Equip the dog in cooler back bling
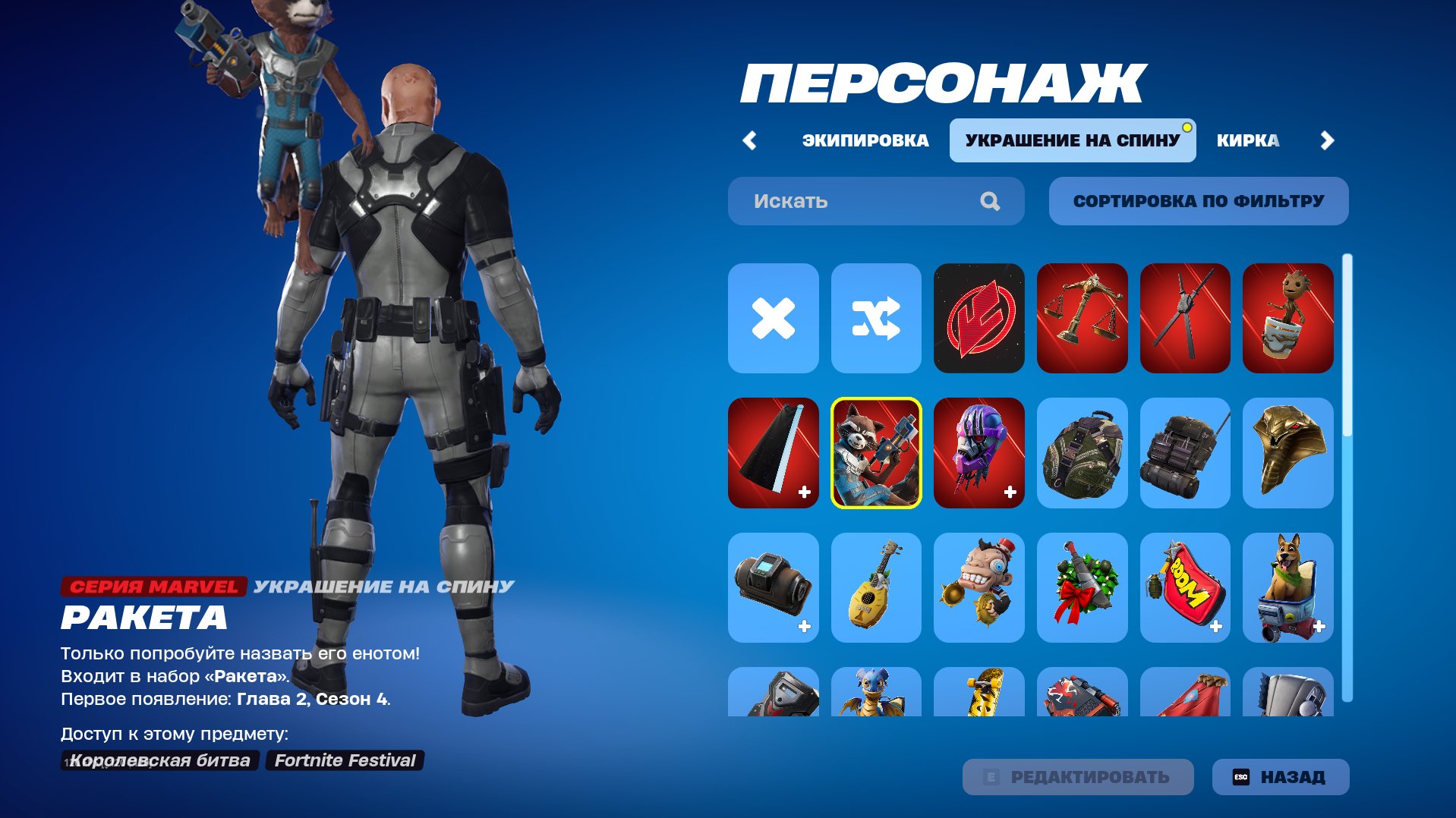This screenshot has width=1456, height=818. coord(1287,587)
